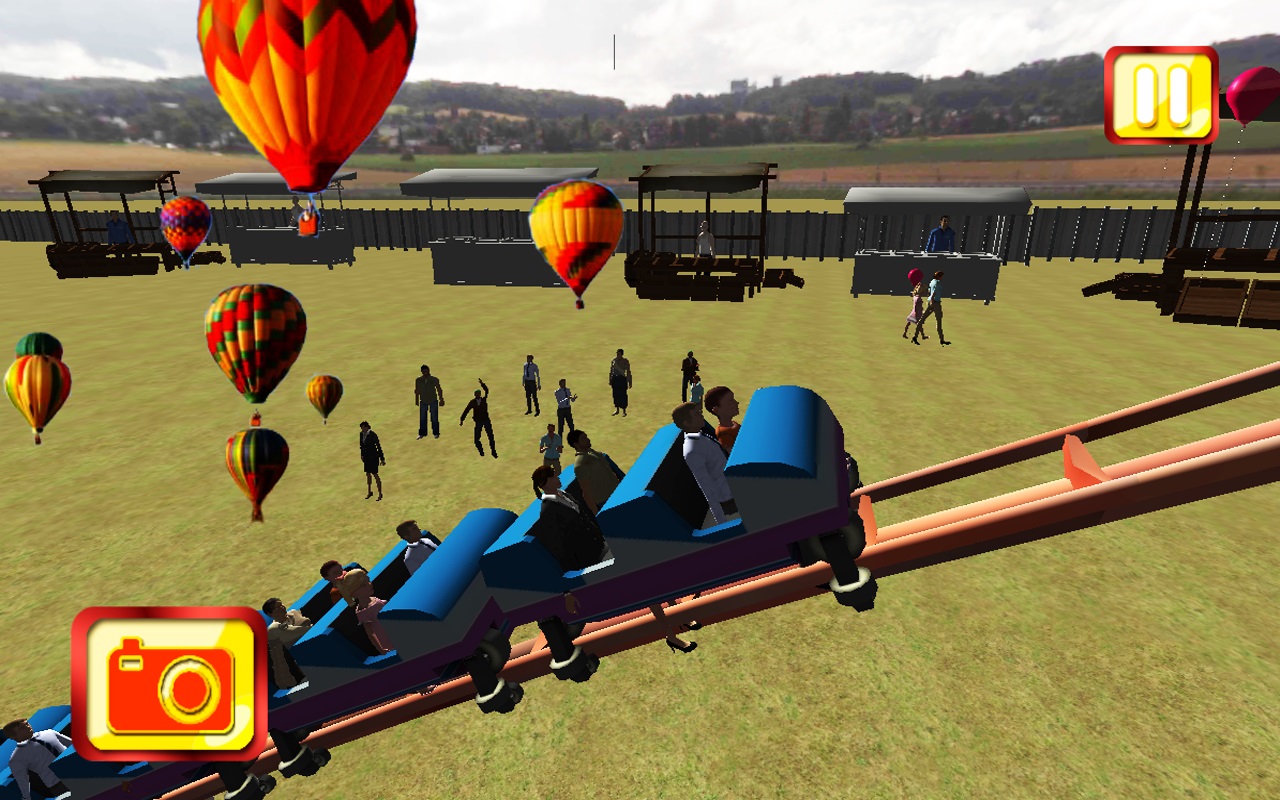Viewport: 1280px width, 800px height.
Task: Tap the striped balloon below the checkered one
Action: coord(256,460)
